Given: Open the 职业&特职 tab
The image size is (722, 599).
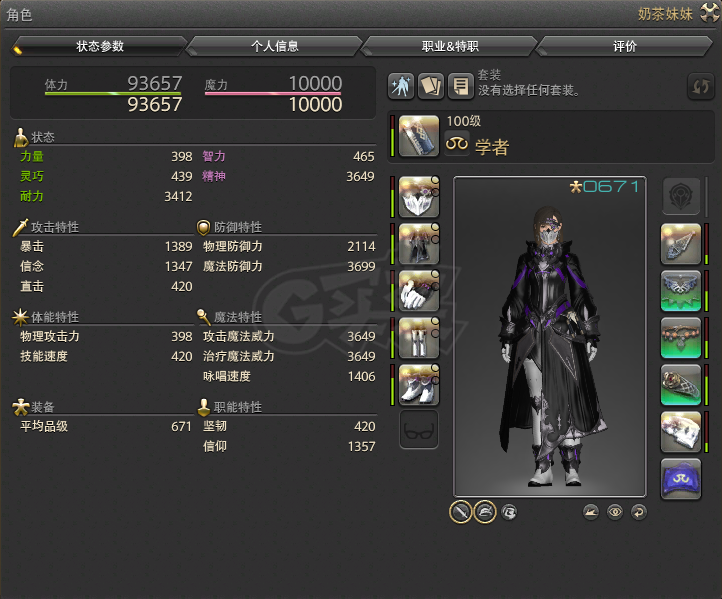Looking at the screenshot, I should 449,46.
